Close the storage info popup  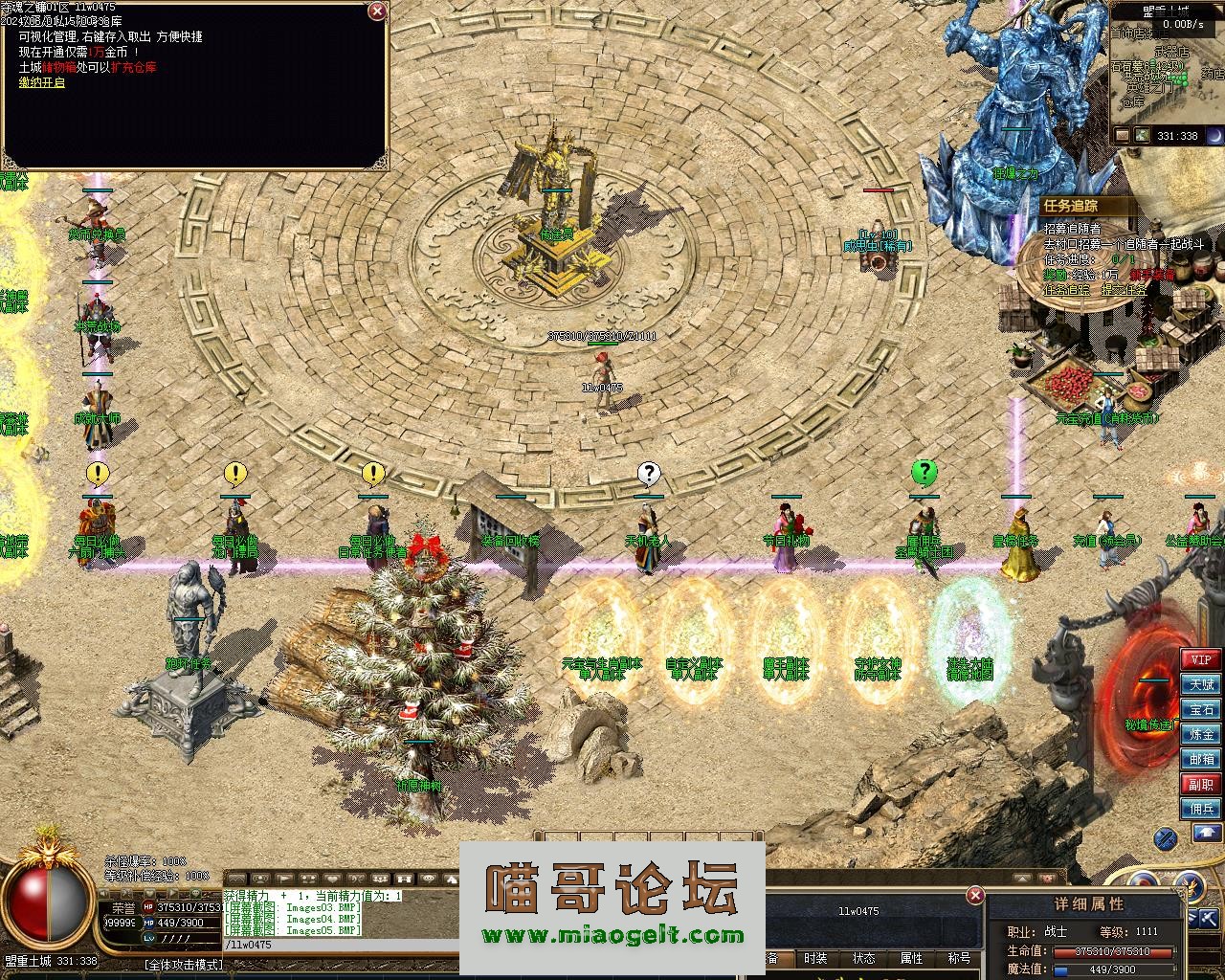(x=378, y=11)
